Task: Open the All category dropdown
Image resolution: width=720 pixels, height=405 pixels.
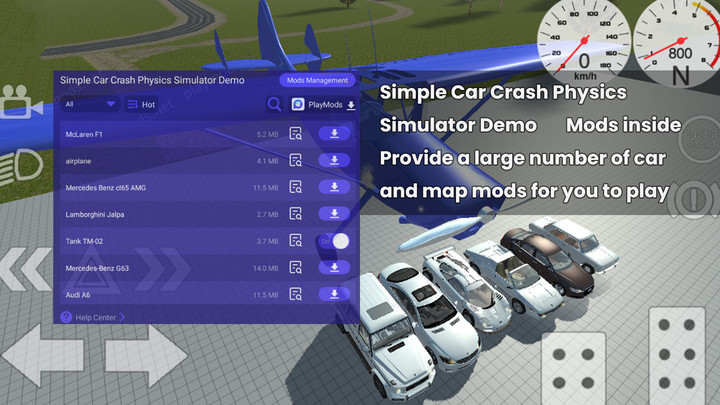Action: [90, 104]
